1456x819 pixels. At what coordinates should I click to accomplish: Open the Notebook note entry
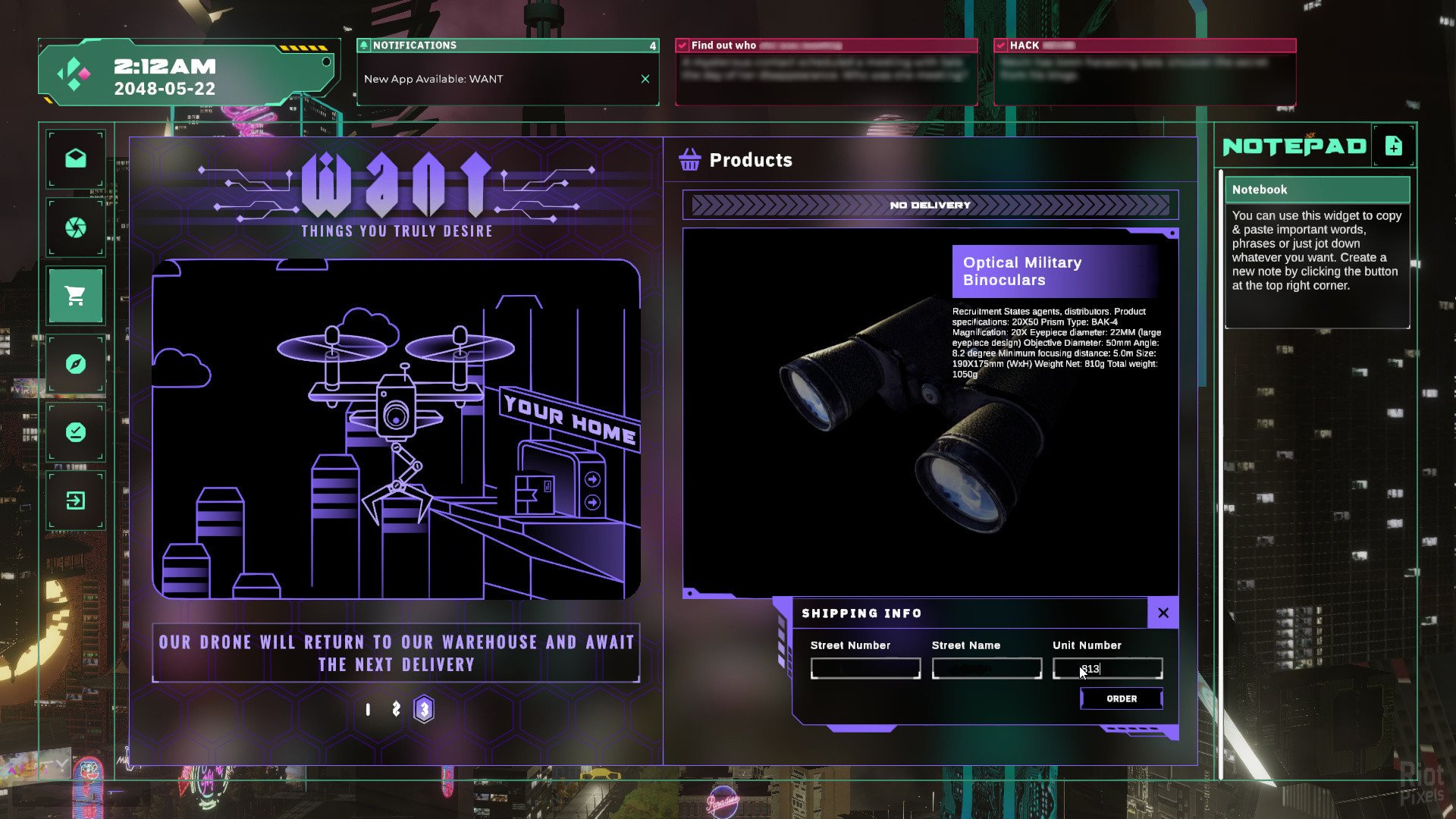[x=1317, y=190]
